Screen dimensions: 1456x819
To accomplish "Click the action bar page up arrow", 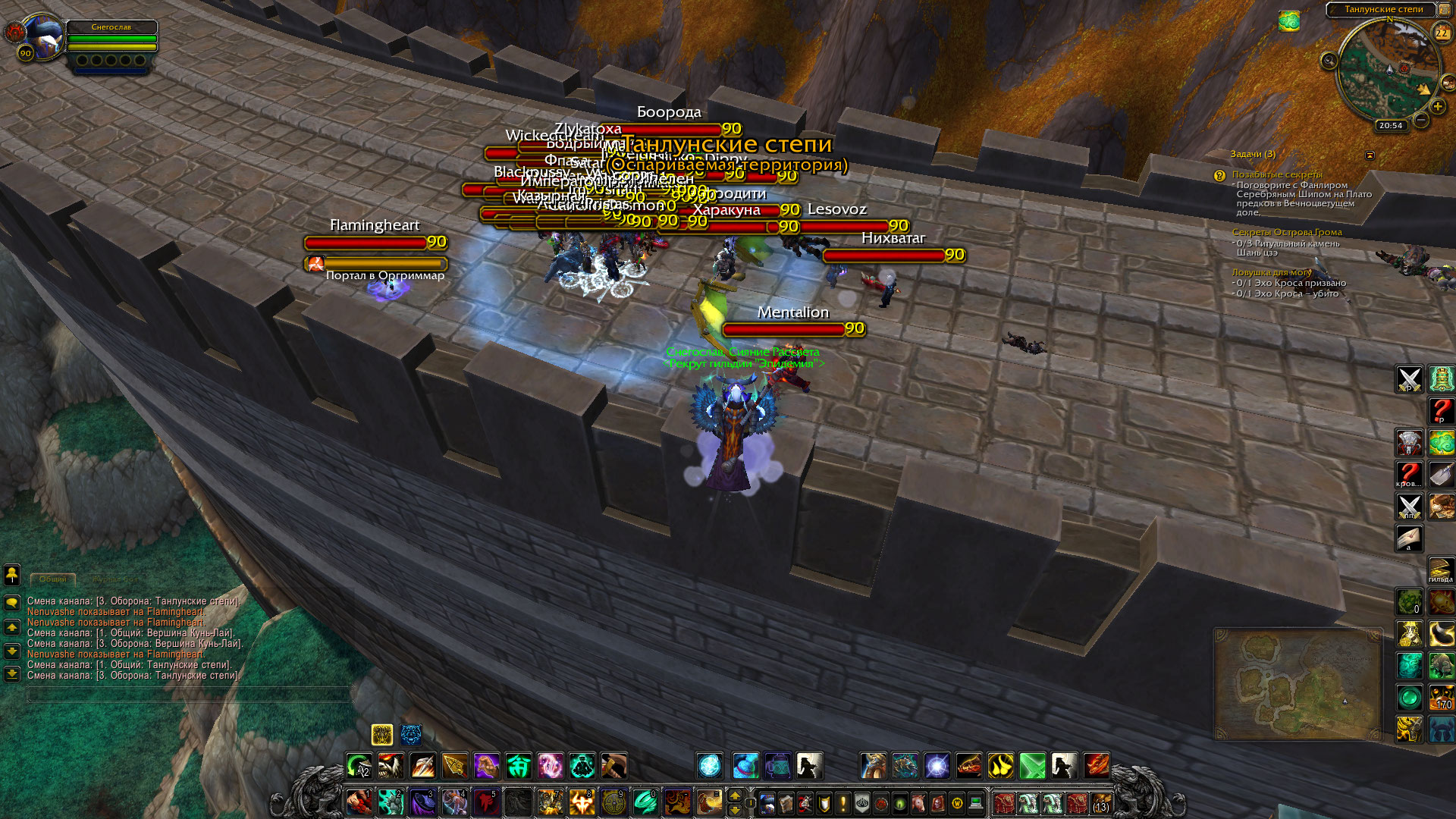I will pos(734,795).
